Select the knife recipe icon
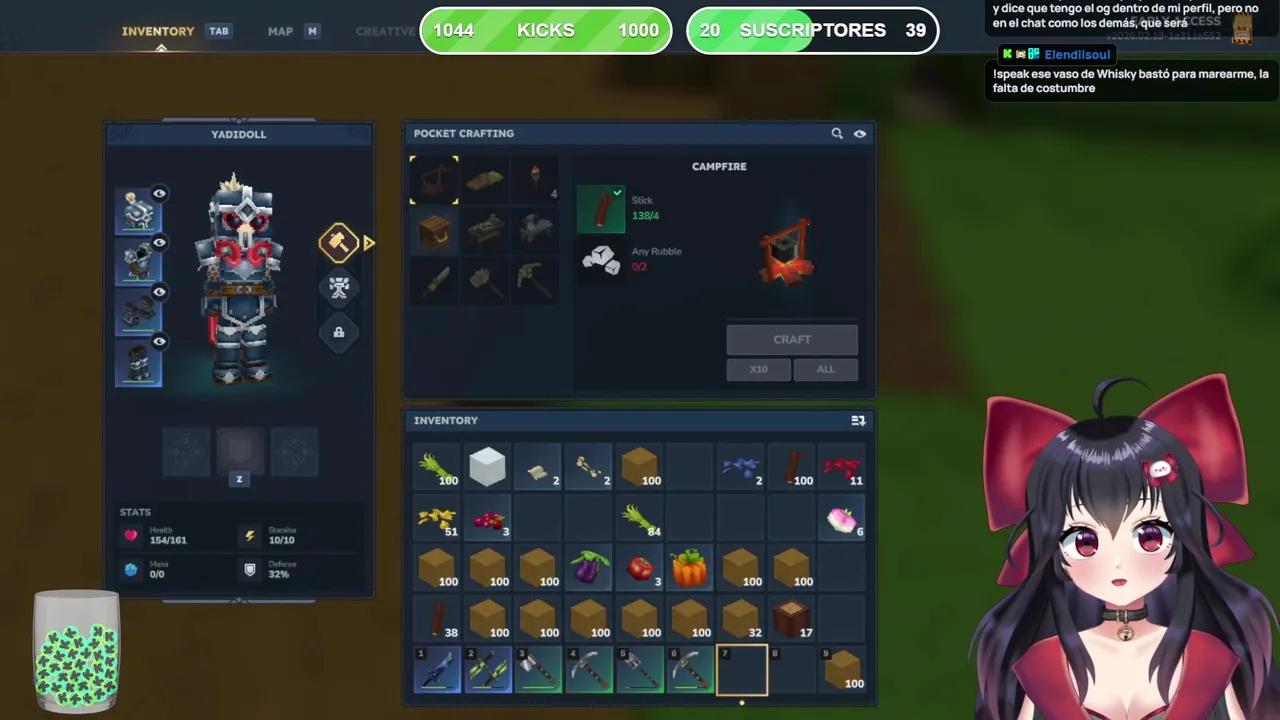1280x720 pixels. 435,280
